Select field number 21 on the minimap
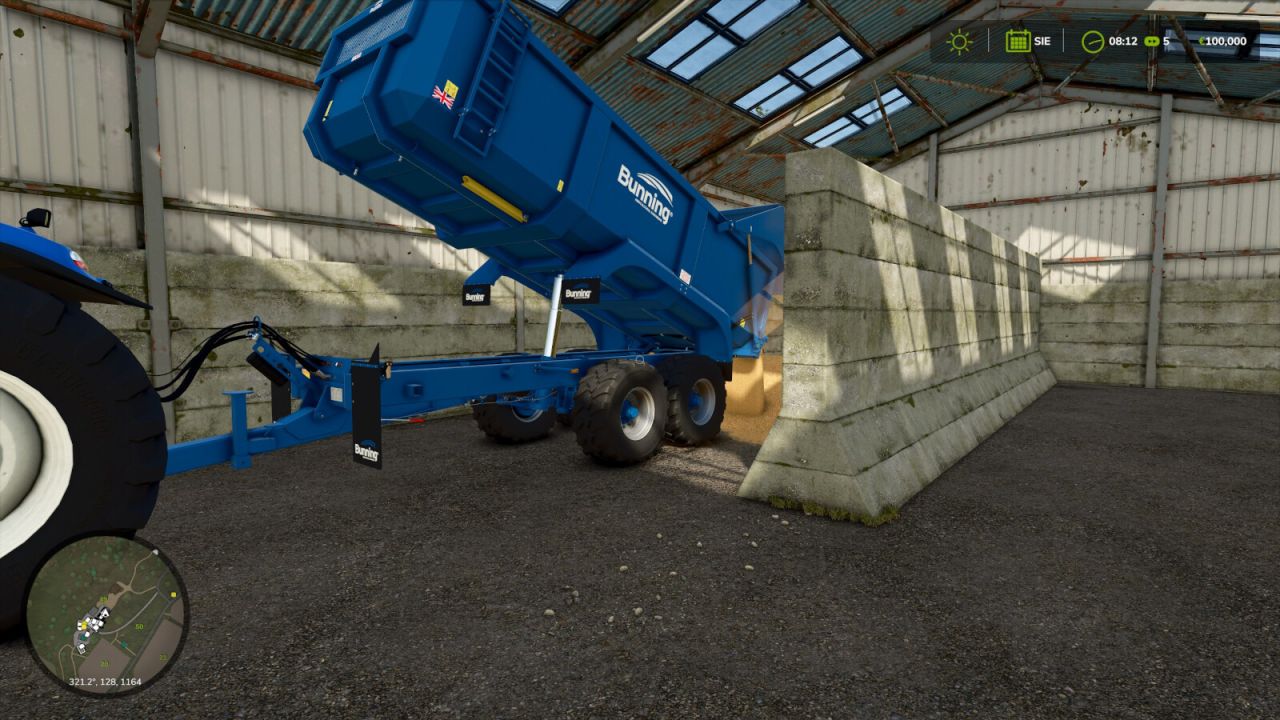 (x=162, y=657)
